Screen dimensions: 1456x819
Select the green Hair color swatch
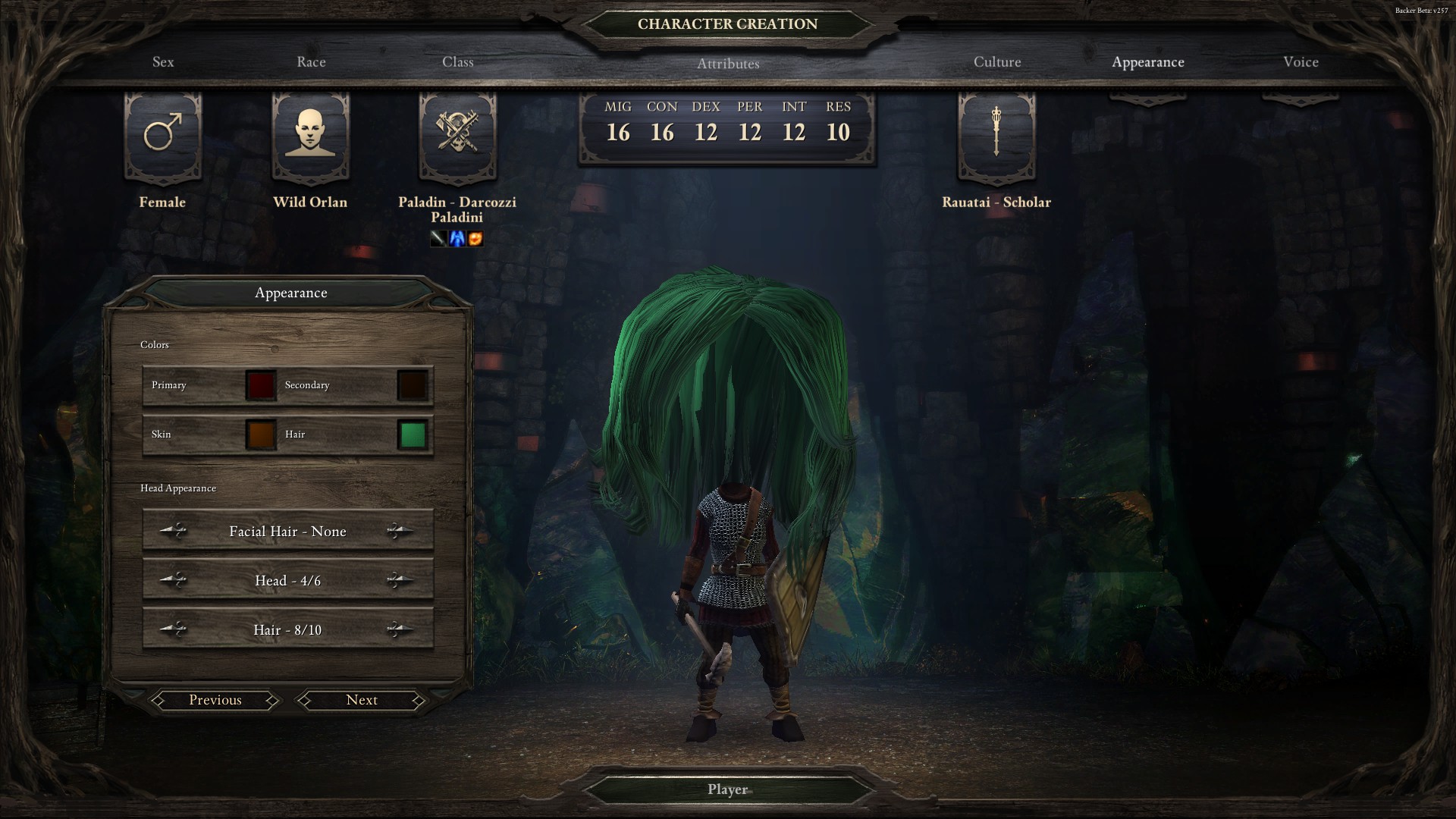point(413,435)
